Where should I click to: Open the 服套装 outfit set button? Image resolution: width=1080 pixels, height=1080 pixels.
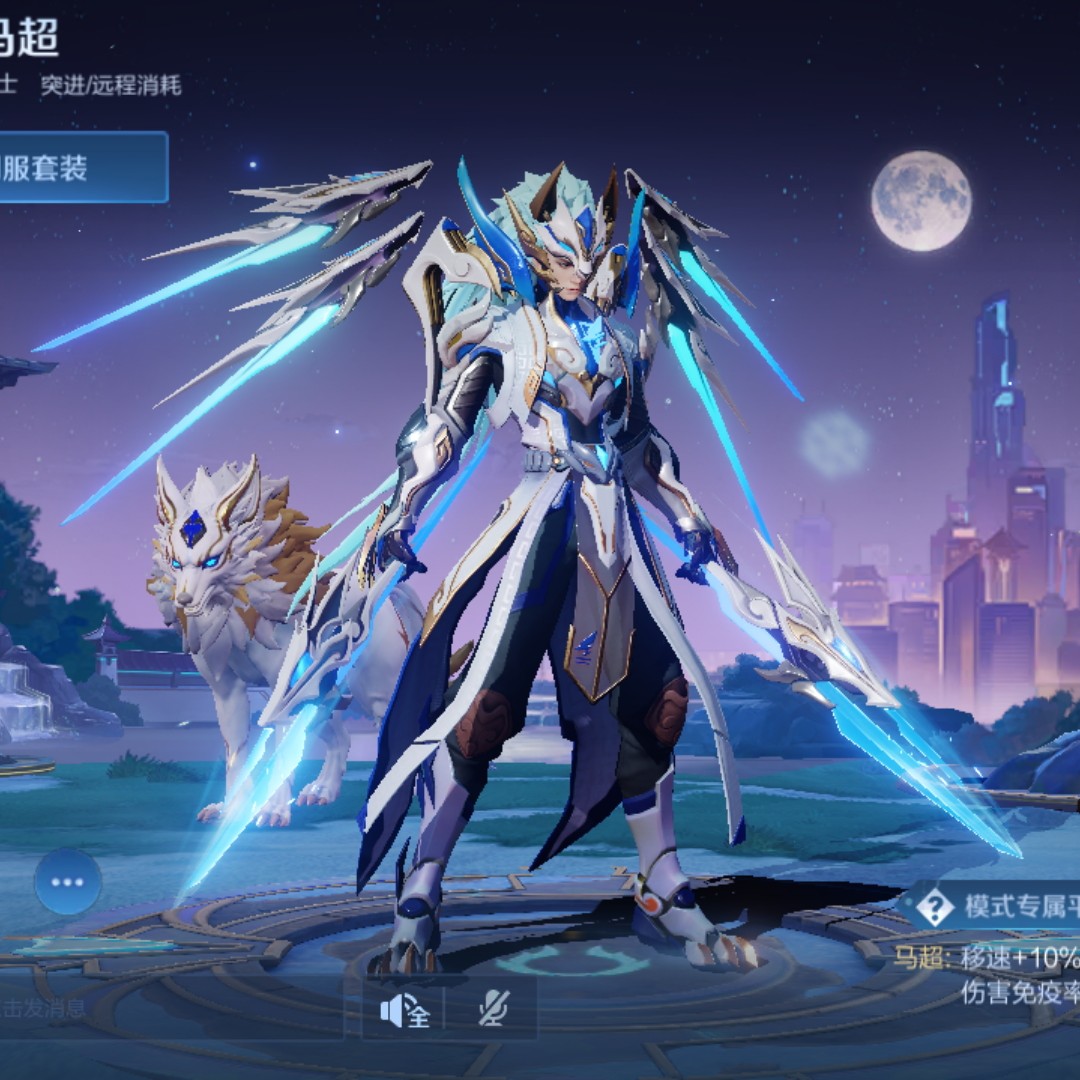80,167
